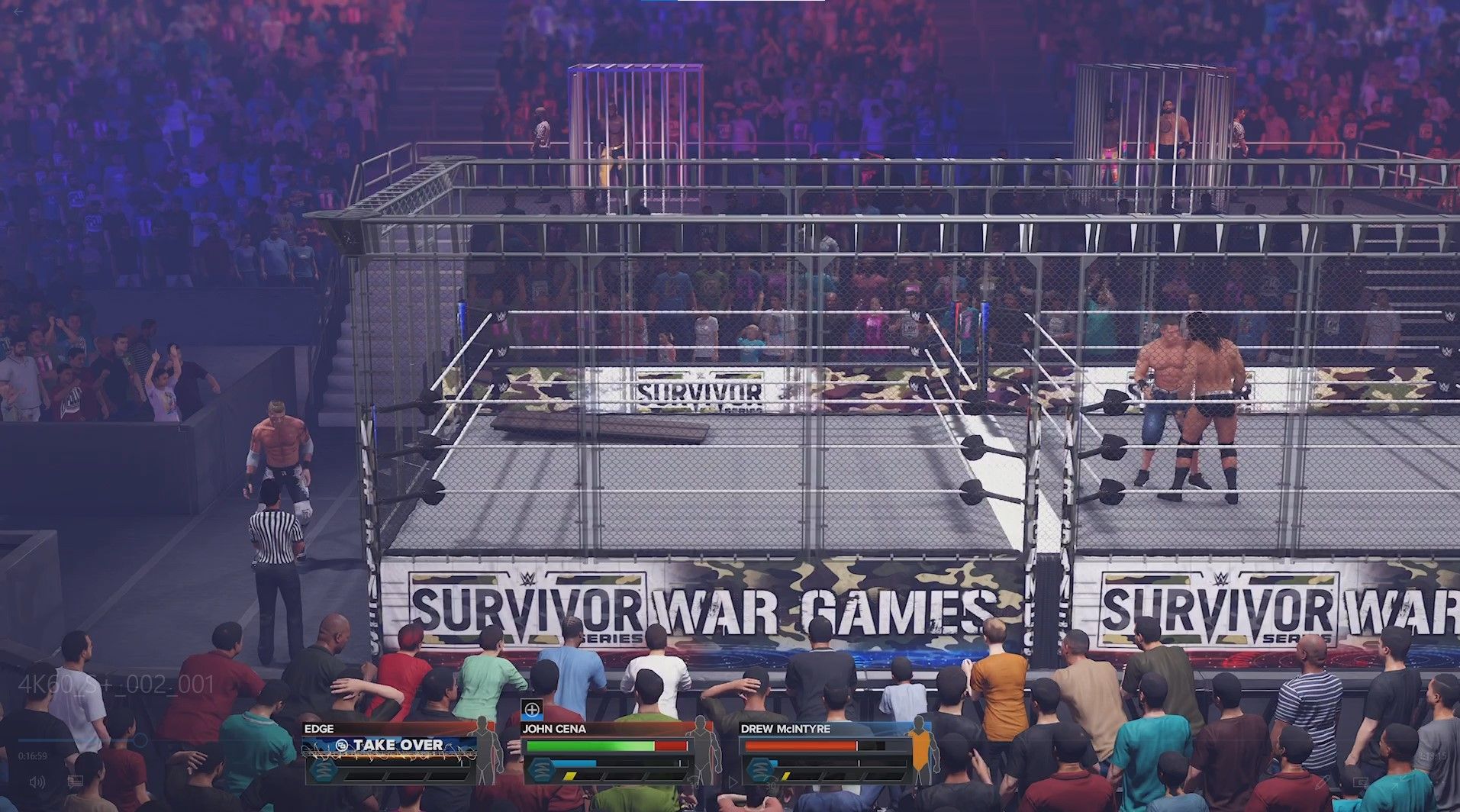Toggle playback with the center play button
This screenshot has width=1460, height=812.
click(733, 782)
